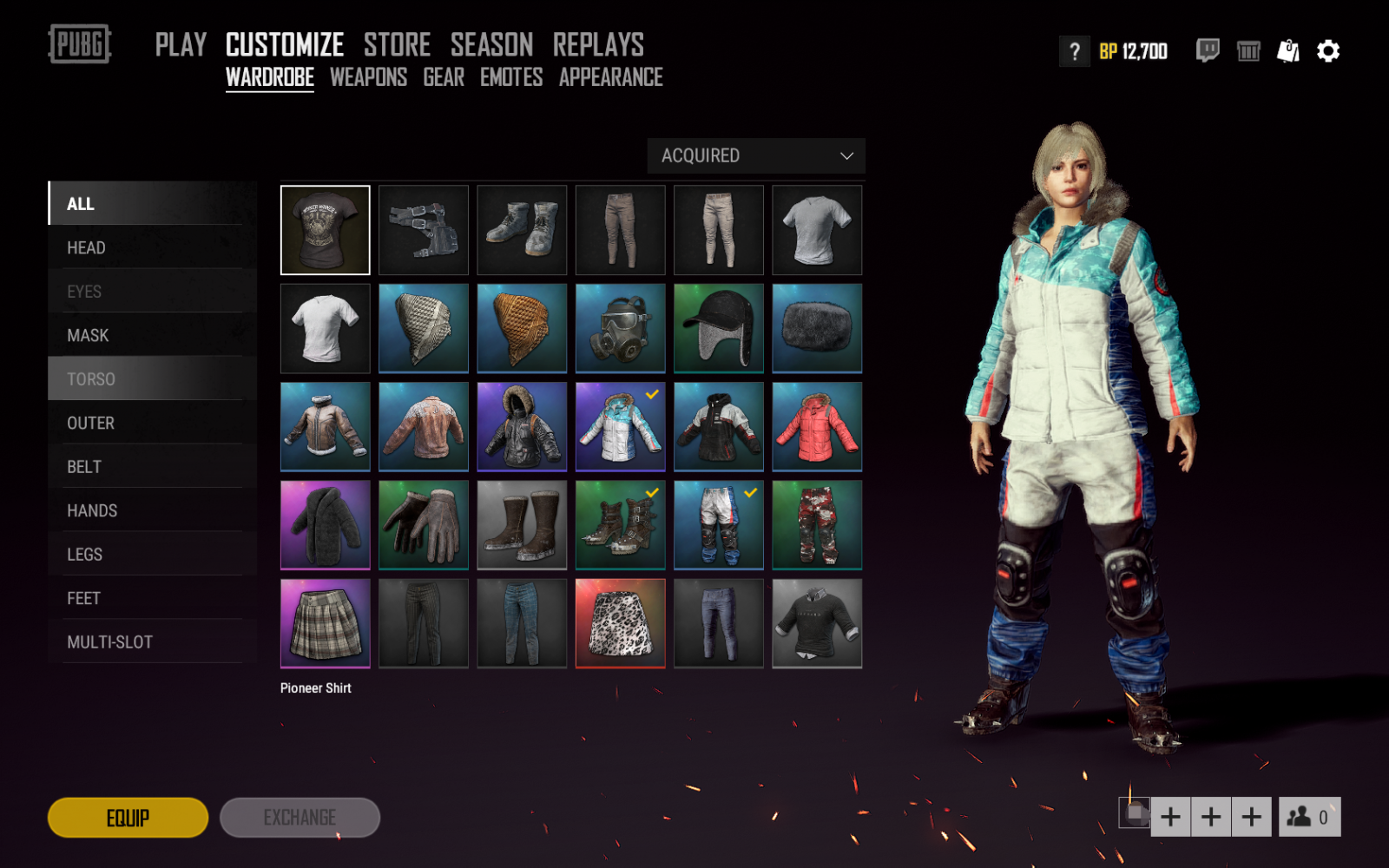Select the leather gloves item

click(x=424, y=525)
